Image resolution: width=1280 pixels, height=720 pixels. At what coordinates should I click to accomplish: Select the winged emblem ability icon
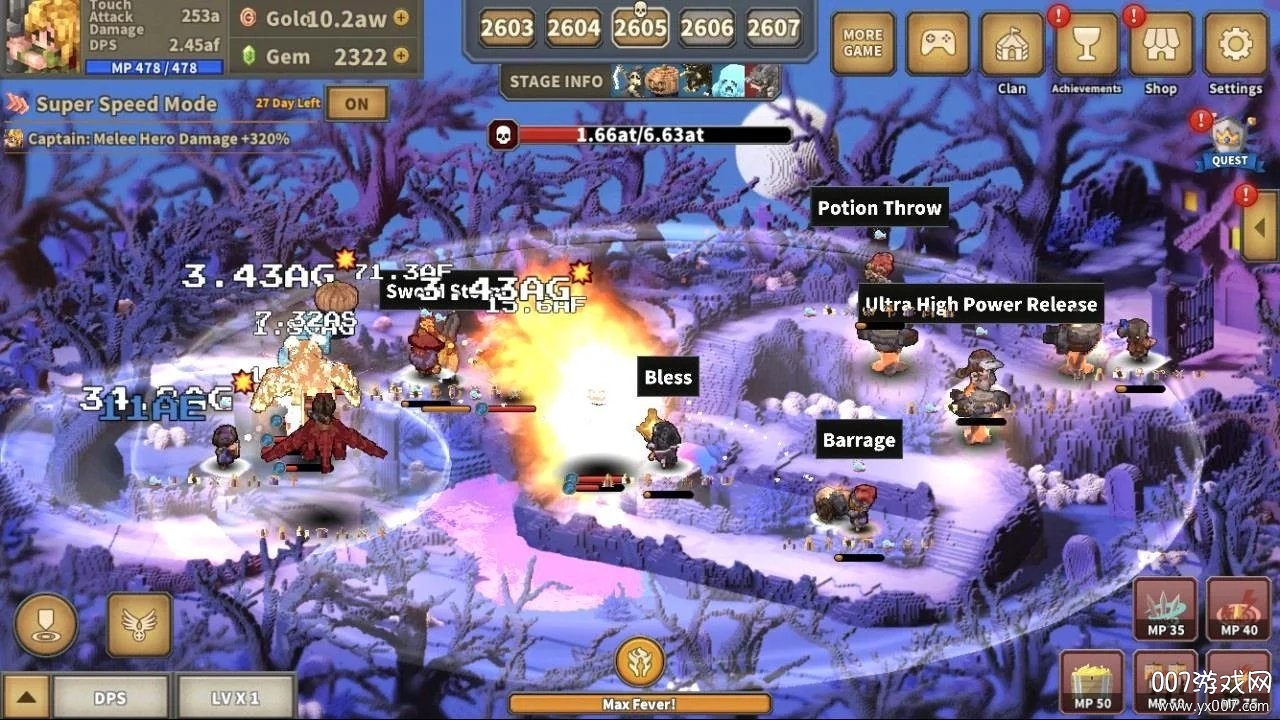click(138, 625)
